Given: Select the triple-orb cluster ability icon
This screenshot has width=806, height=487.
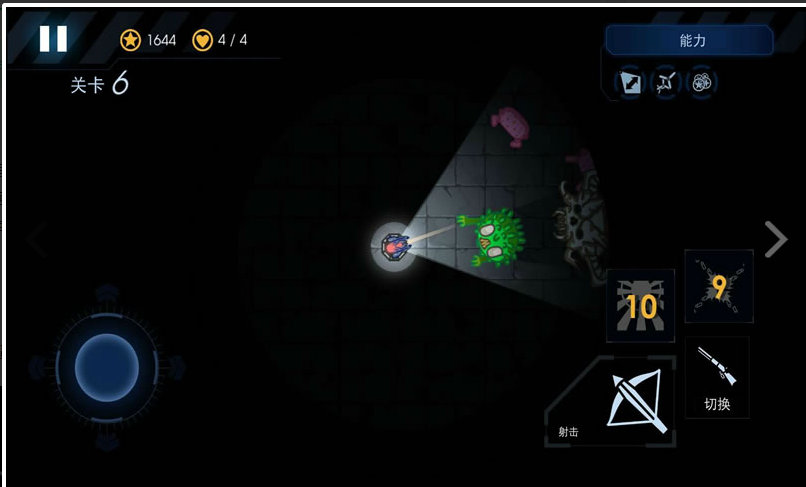Looking at the screenshot, I should click(x=702, y=82).
